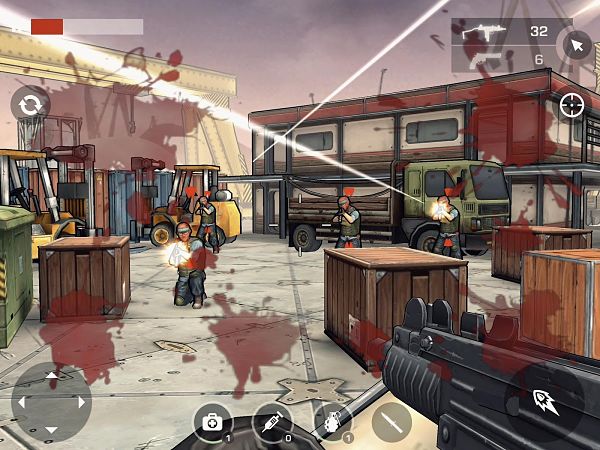Tap the movement pad's right arrow
This screenshot has height=450, width=600.
(x=81, y=402)
